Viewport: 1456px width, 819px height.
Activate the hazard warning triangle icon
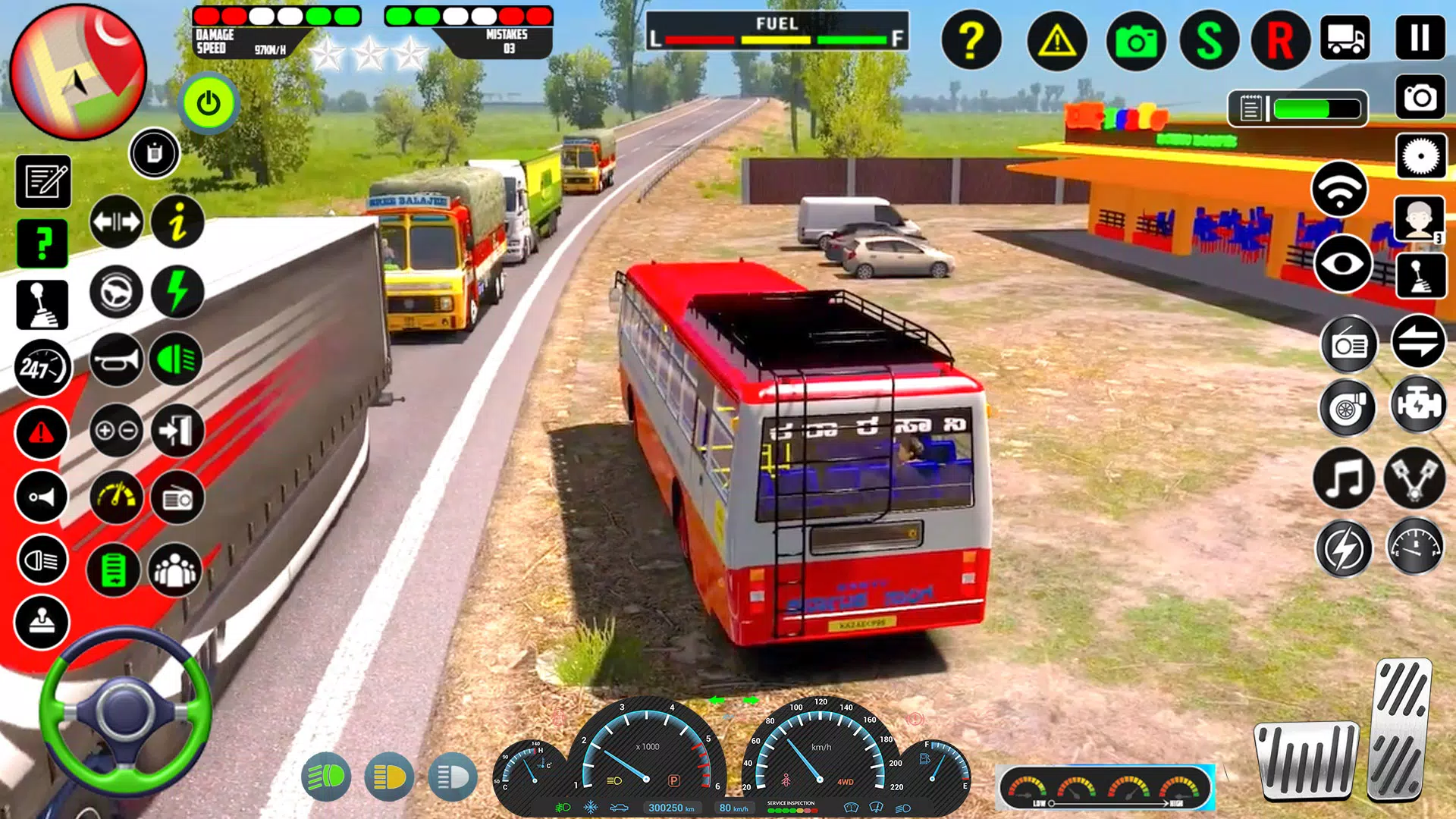pyautogui.click(x=1056, y=40)
